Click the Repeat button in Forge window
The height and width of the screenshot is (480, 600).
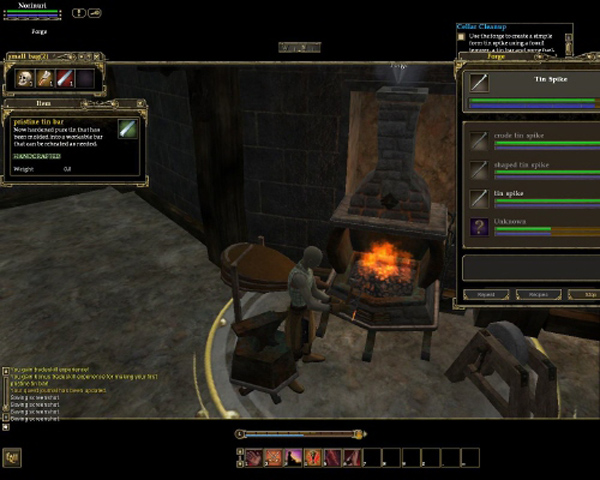[x=485, y=295]
